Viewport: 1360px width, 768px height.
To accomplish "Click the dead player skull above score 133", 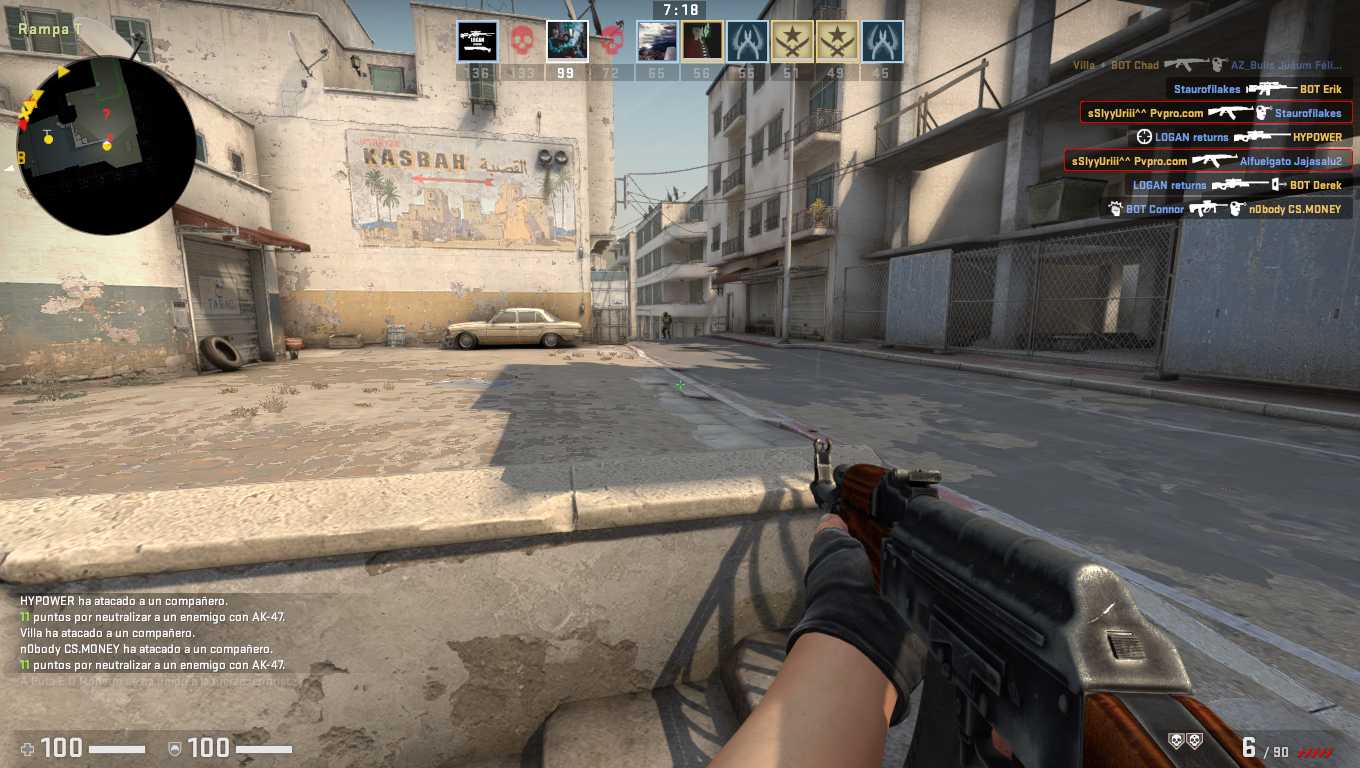I will coord(522,42).
